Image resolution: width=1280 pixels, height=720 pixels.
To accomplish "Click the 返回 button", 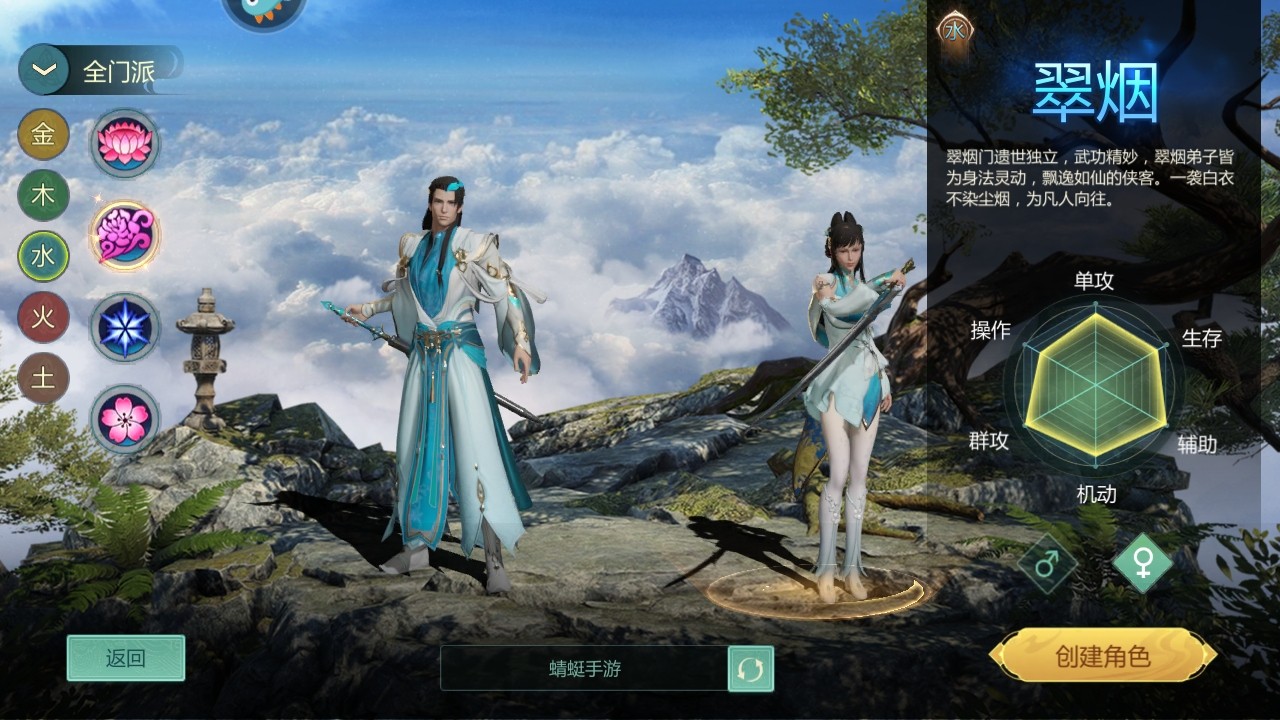I will [124, 658].
